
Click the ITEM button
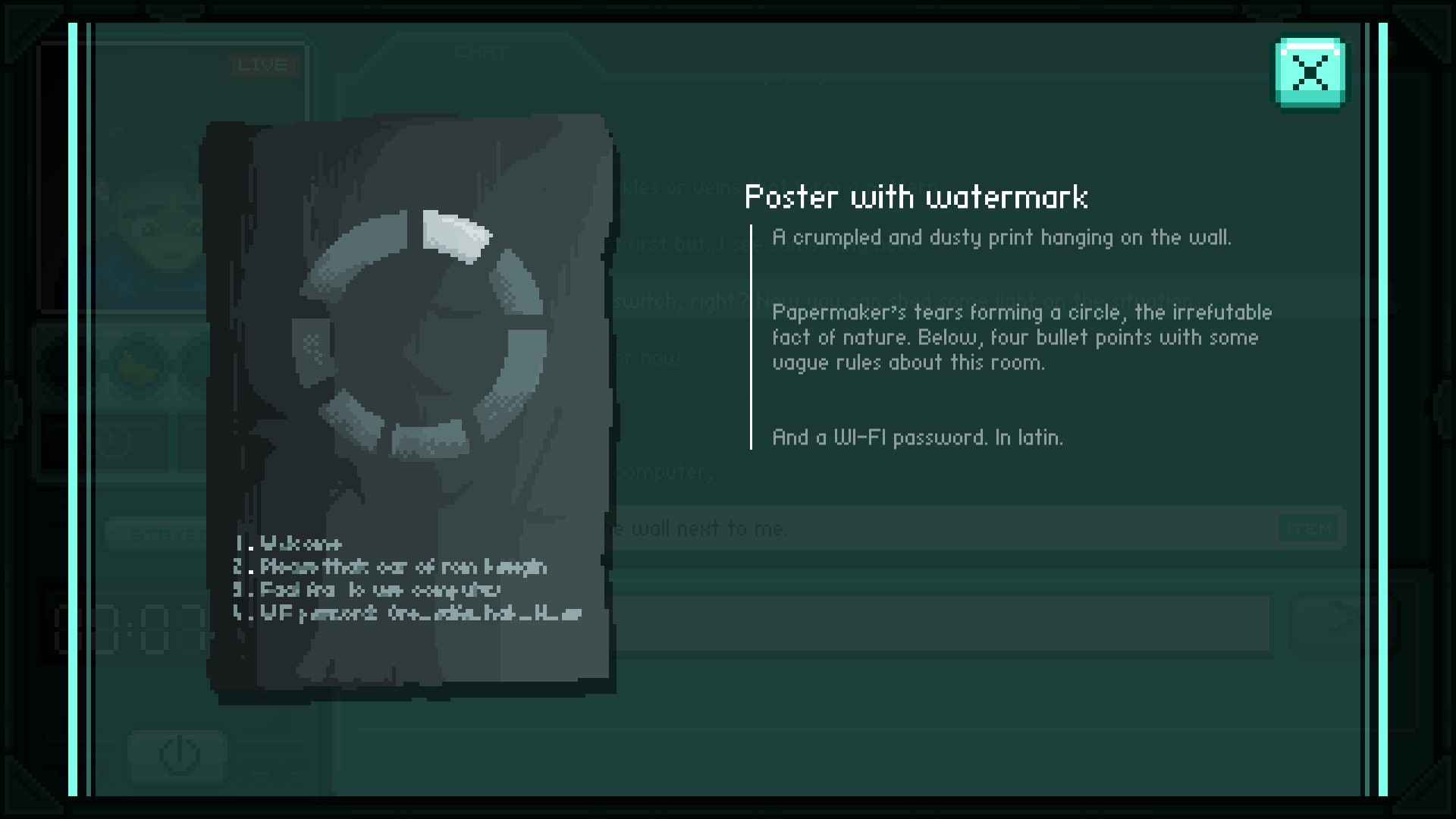pyautogui.click(x=1309, y=529)
